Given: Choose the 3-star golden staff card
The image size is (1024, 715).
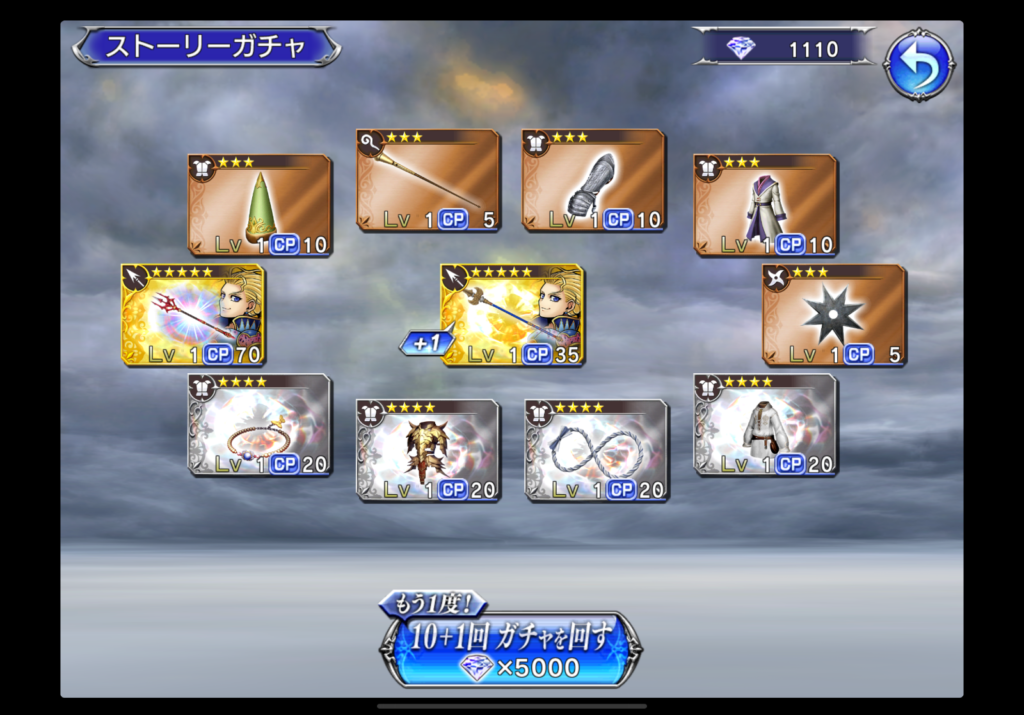Looking at the screenshot, I should [428, 180].
